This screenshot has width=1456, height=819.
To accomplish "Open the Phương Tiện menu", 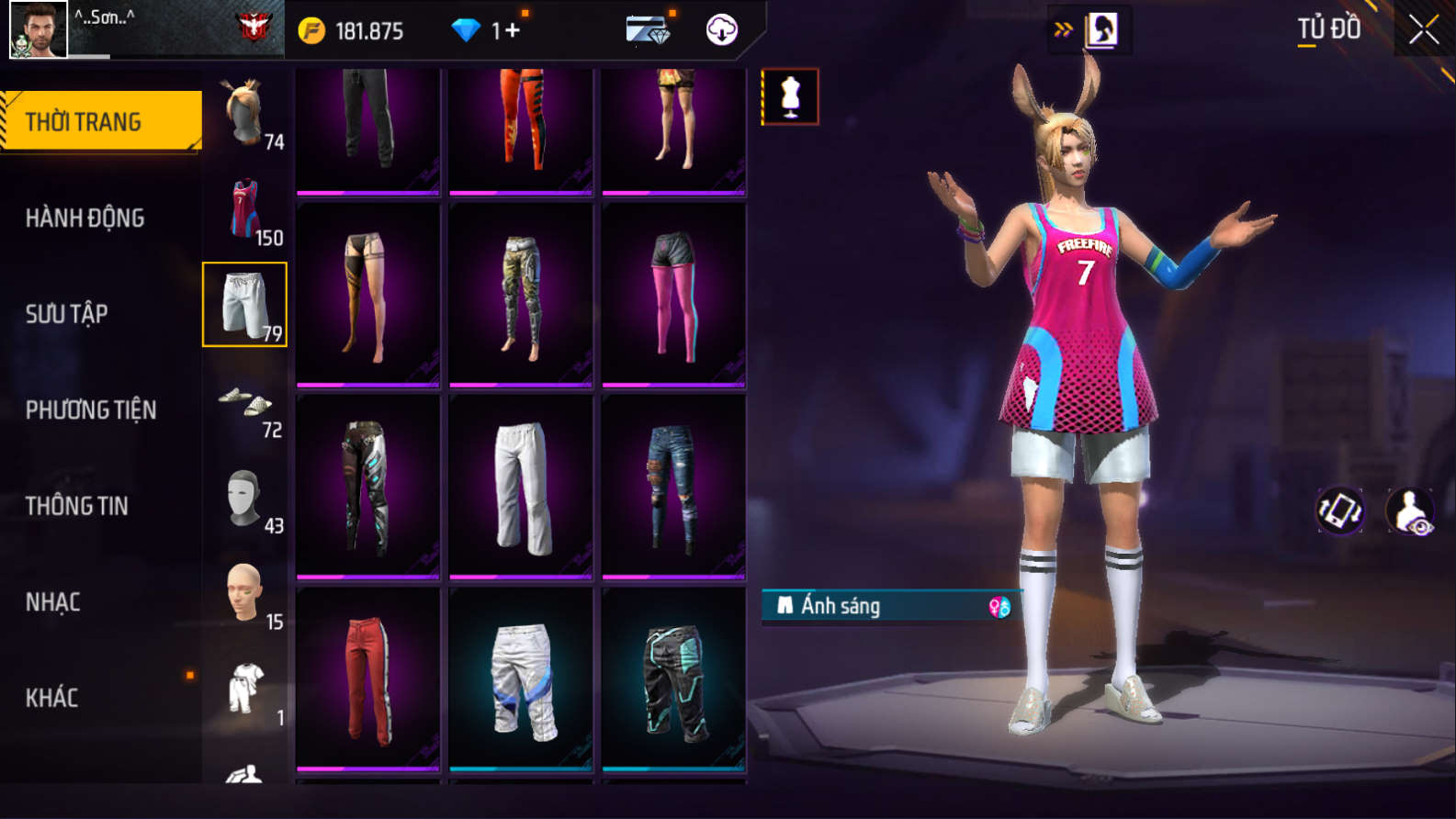I will [x=91, y=409].
